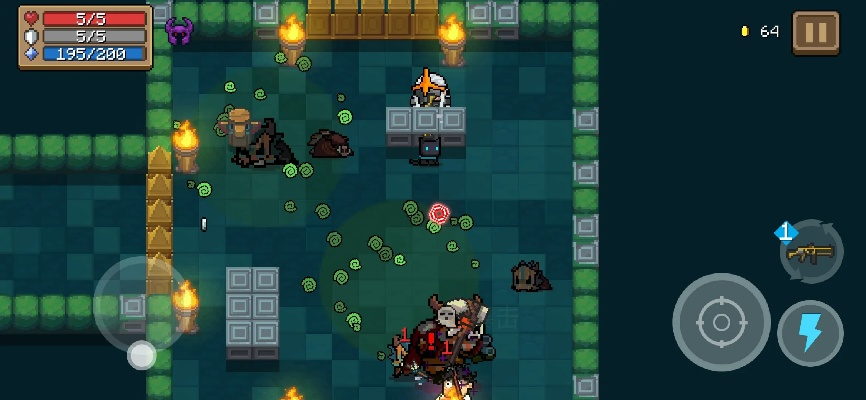Screen dimensions: 866x400
Task: Switch weapon using the rifle icon
Action: coord(810,252)
